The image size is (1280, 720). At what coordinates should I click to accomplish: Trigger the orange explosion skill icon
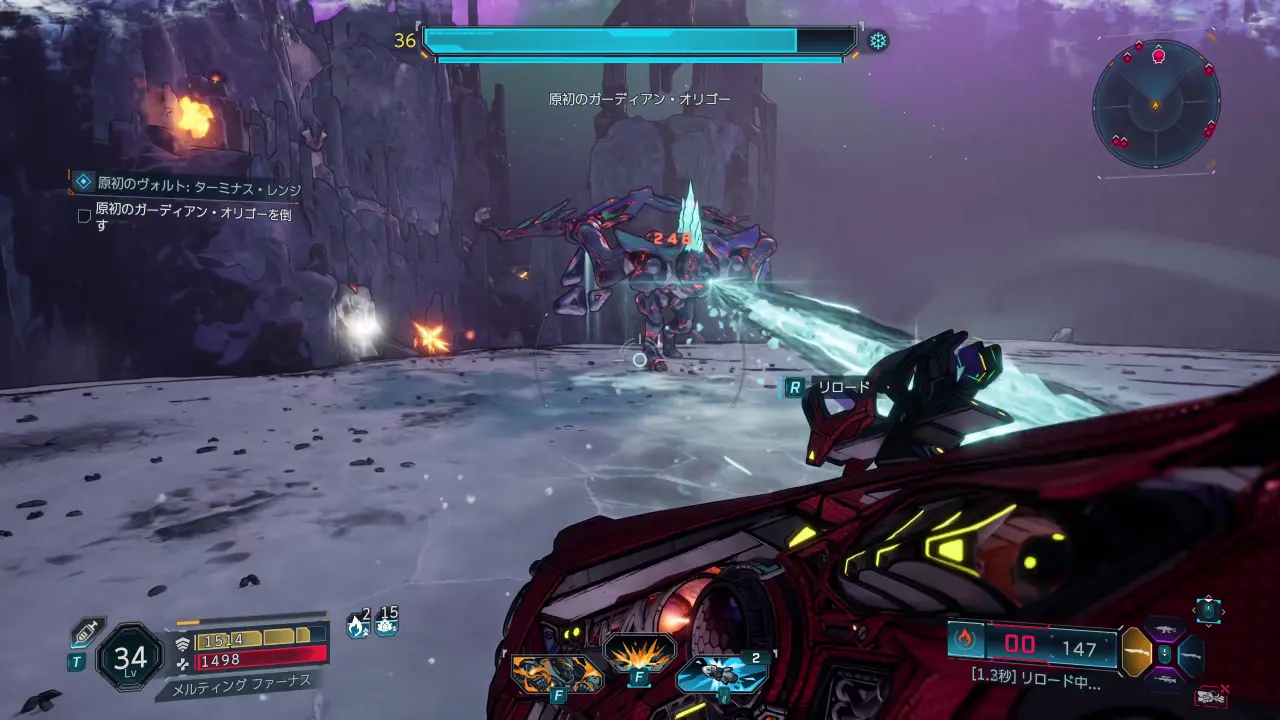pyautogui.click(x=639, y=656)
